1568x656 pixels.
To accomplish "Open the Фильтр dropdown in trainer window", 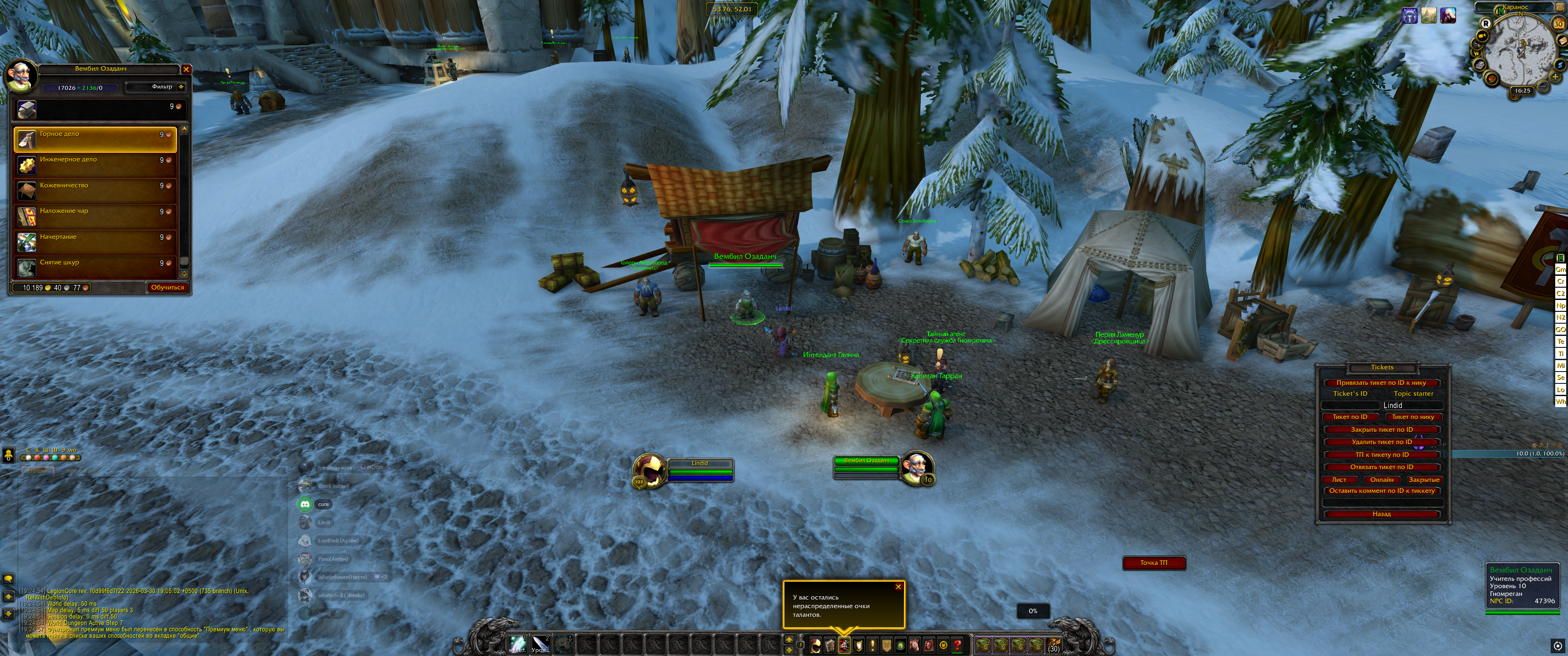I will [156, 87].
